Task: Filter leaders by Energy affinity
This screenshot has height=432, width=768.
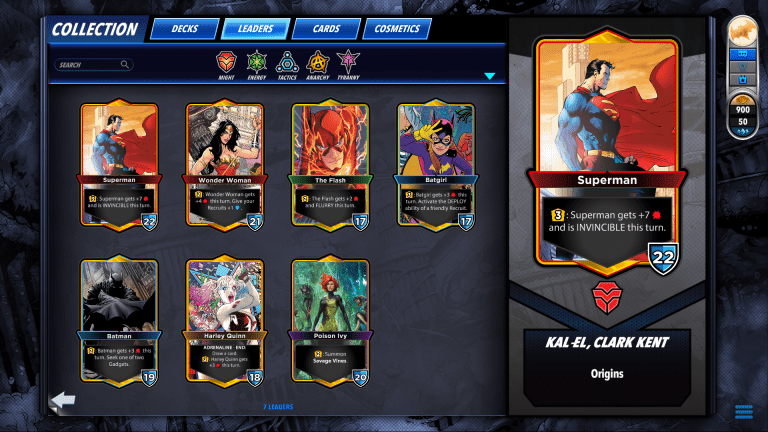Action: [x=257, y=63]
